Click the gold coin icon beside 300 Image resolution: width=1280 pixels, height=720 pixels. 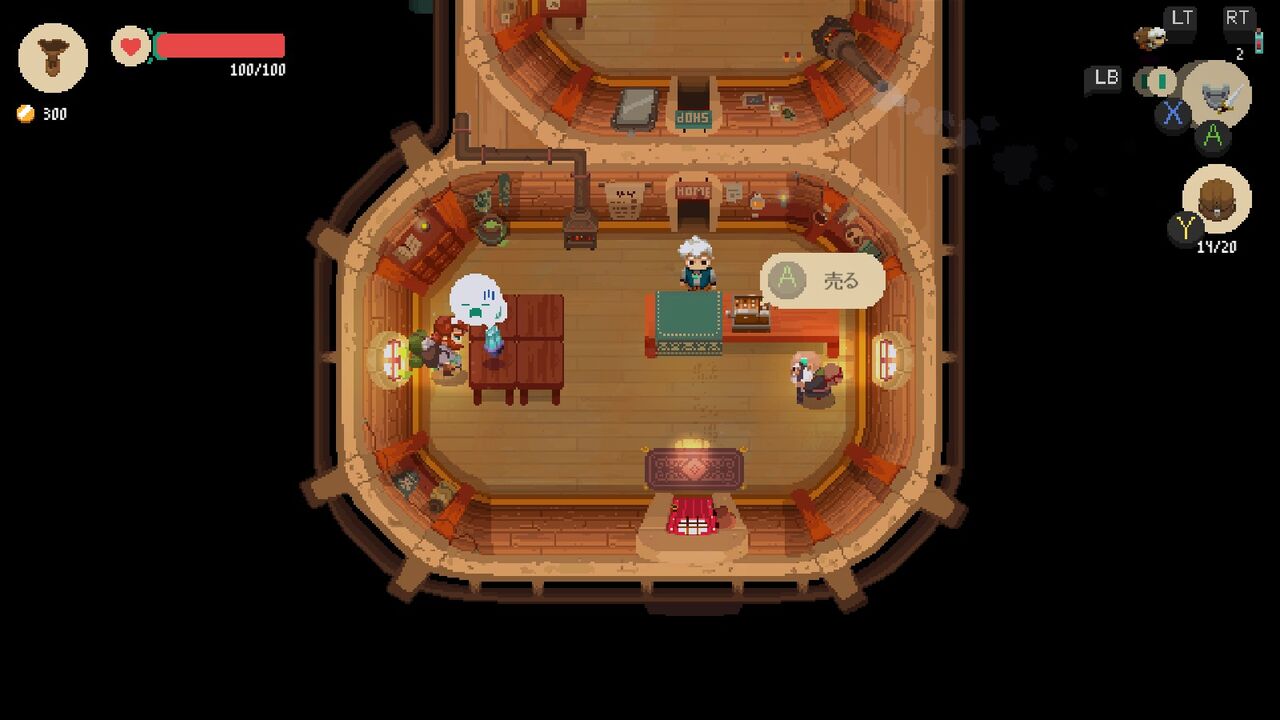coord(24,114)
